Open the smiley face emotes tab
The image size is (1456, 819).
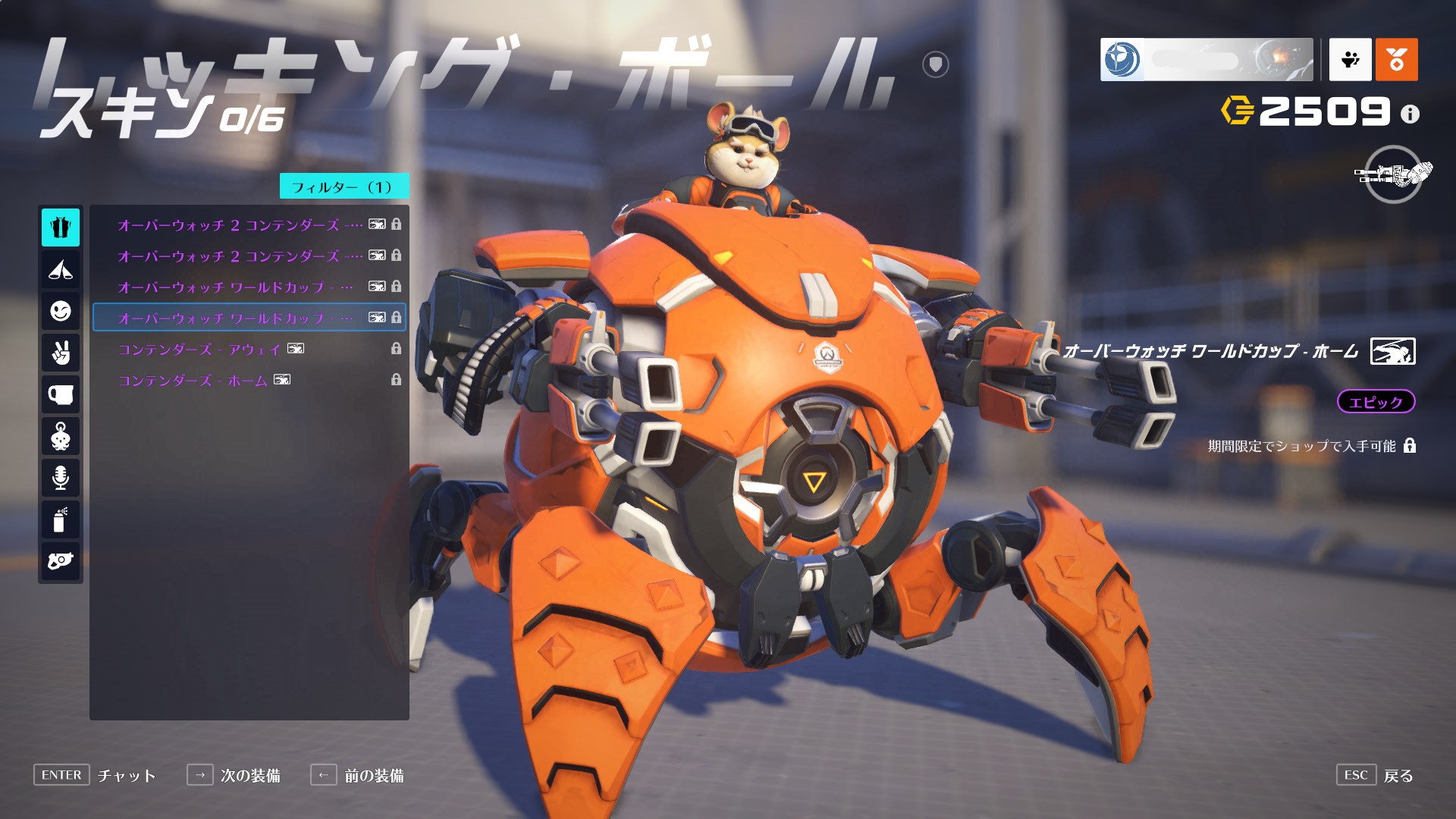pyautogui.click(x=61, y=311)
